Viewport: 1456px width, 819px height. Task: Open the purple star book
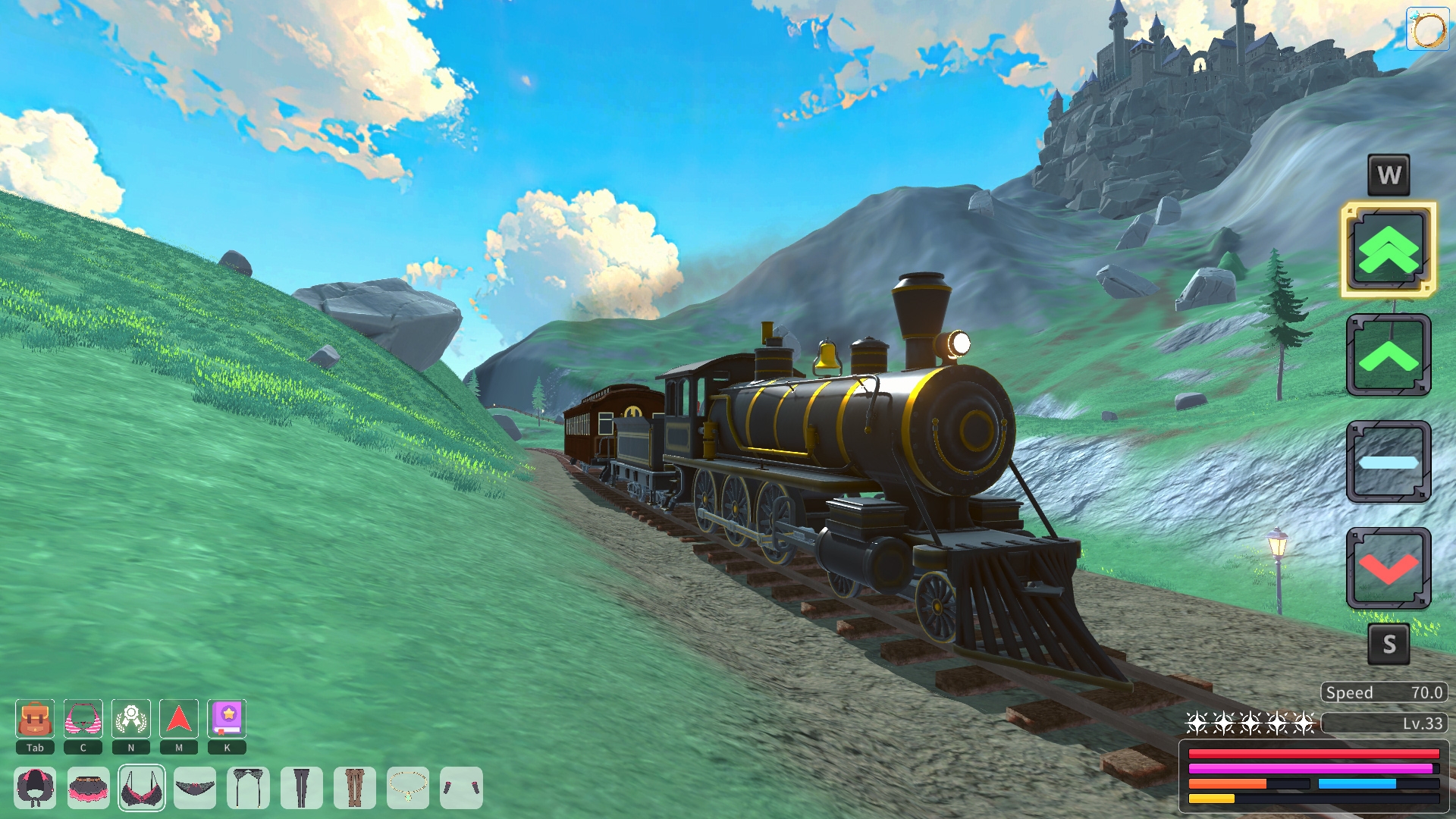pyautogui.click(x=227, y=719)
